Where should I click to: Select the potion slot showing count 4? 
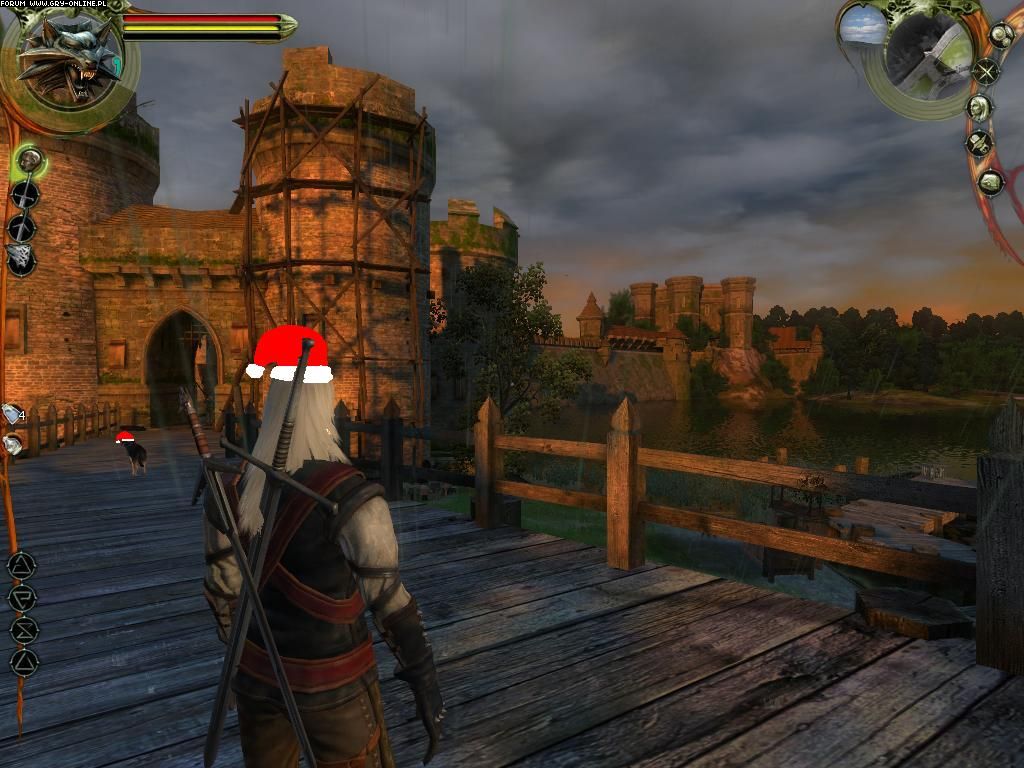click(x=12, y=413)
